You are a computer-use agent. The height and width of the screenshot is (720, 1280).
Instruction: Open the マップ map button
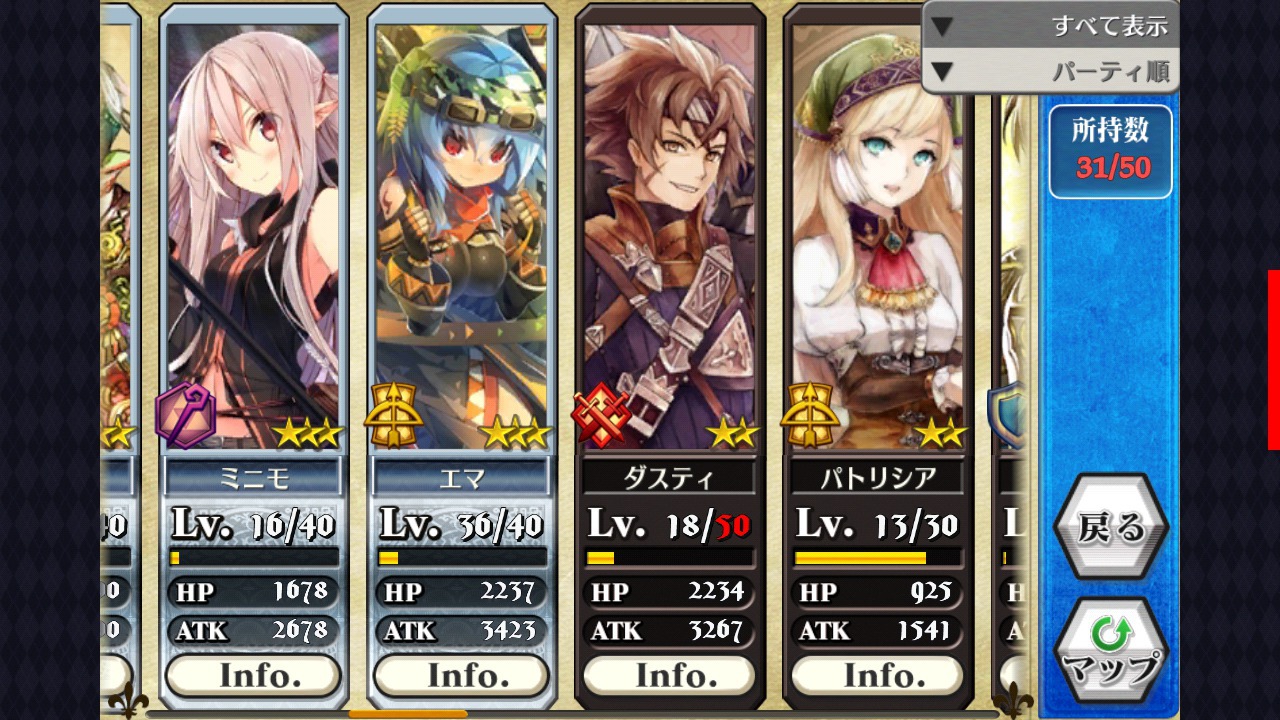pos(1110,651)
